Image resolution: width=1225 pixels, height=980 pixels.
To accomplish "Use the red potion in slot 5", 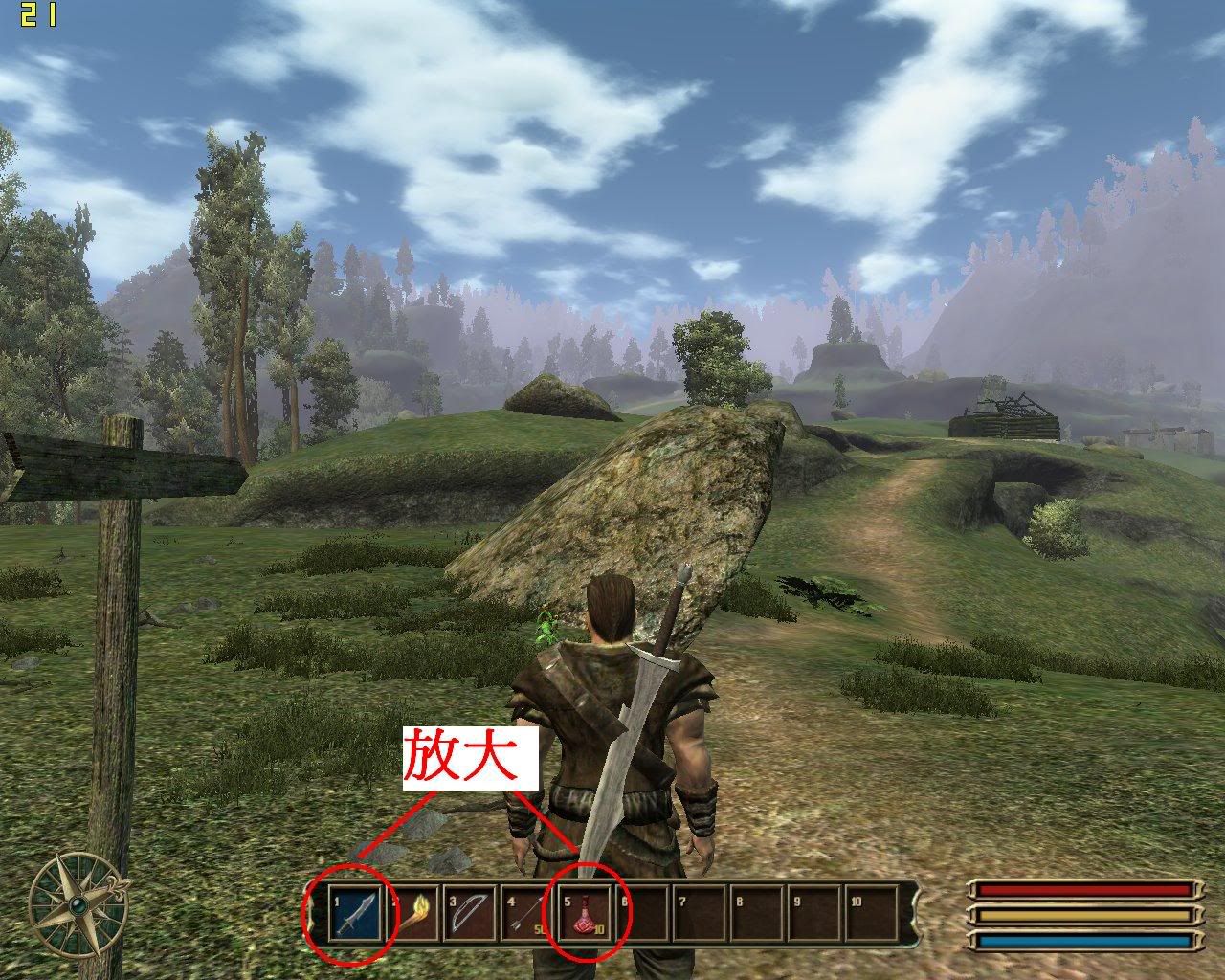I will coord(584,914).
